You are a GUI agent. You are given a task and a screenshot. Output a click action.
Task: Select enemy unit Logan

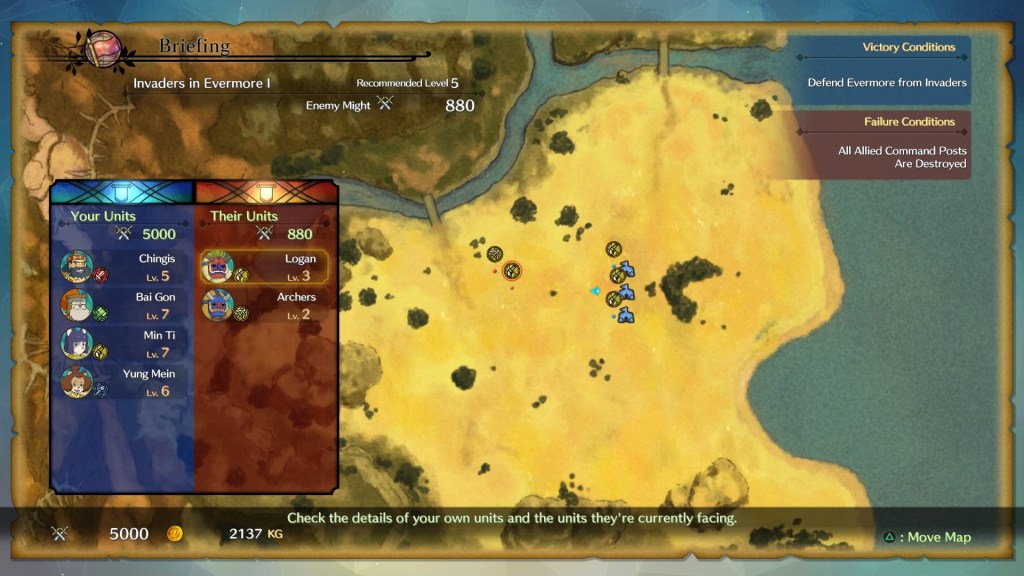264,267
